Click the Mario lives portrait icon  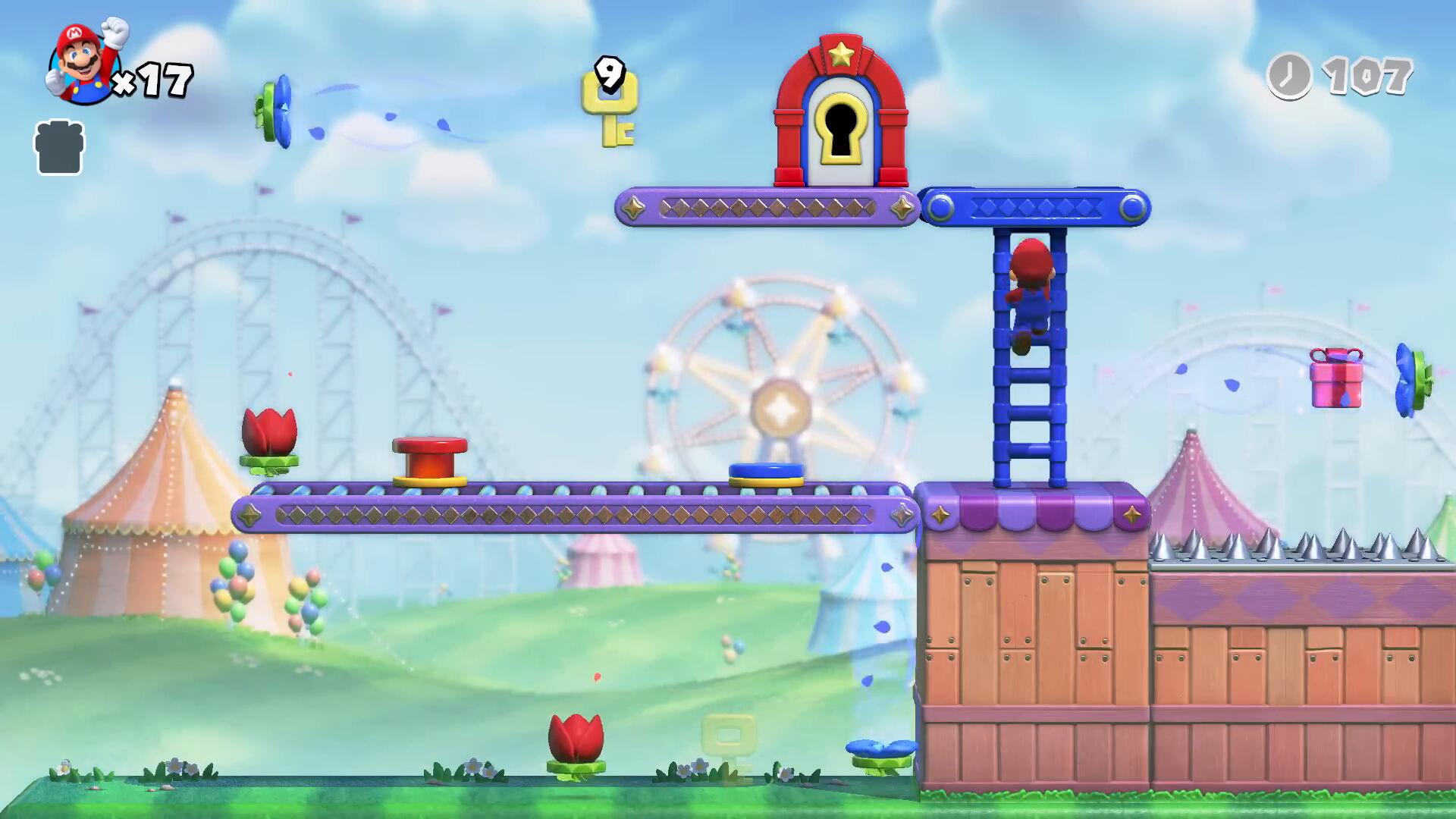pos(85,63)
